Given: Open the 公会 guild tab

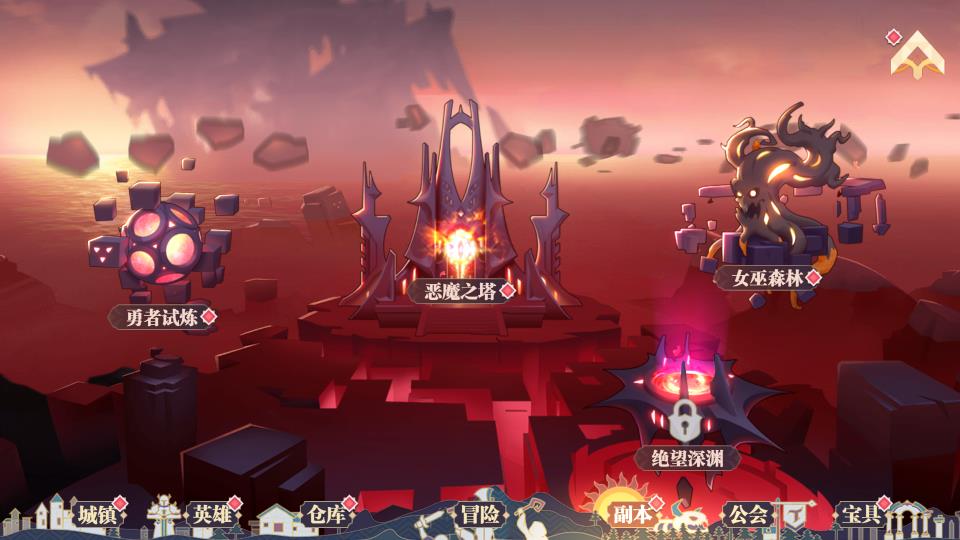Looking at the screenshot, I should point(748,515).
